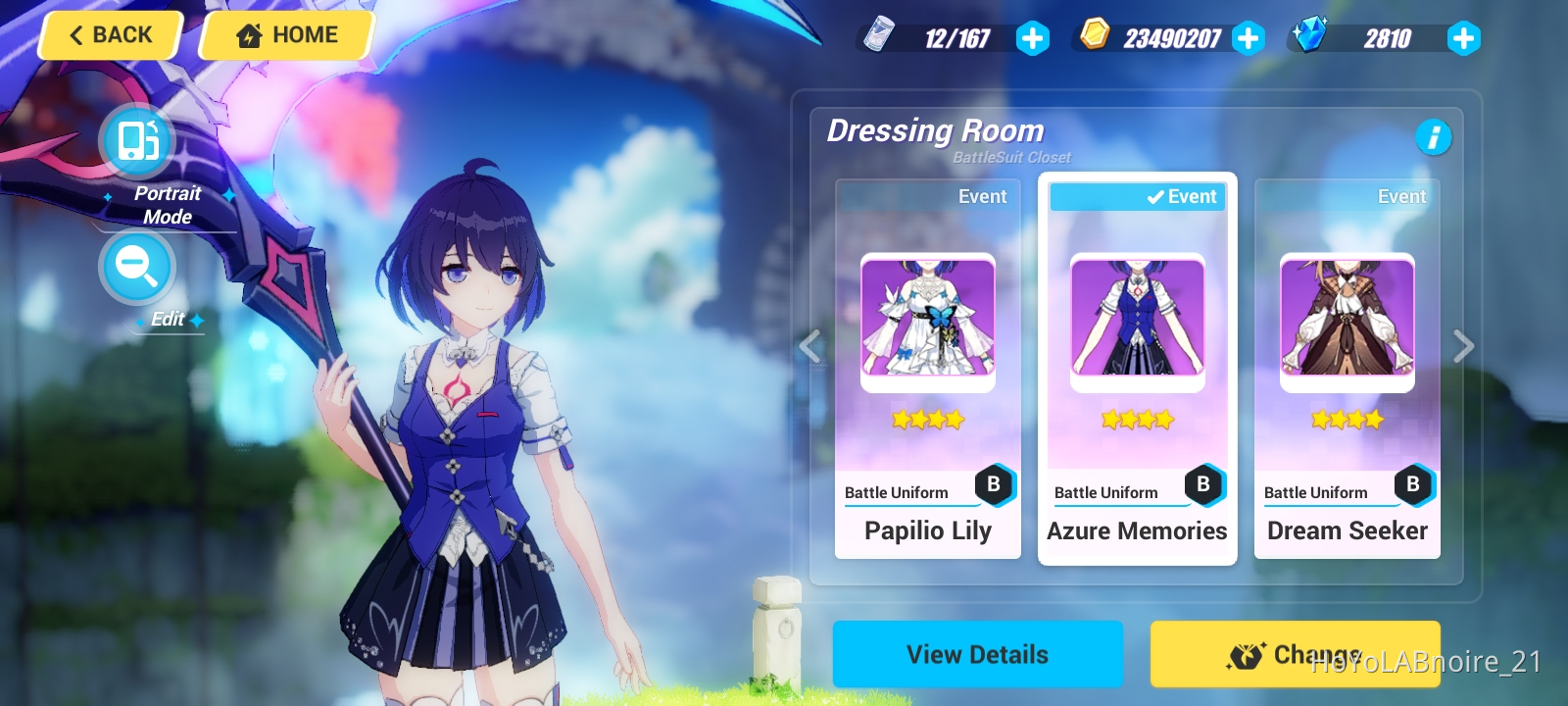The image size is (1568, 706).
Task: Click the plus to buy more crystals
Action: coord(1463,39)
